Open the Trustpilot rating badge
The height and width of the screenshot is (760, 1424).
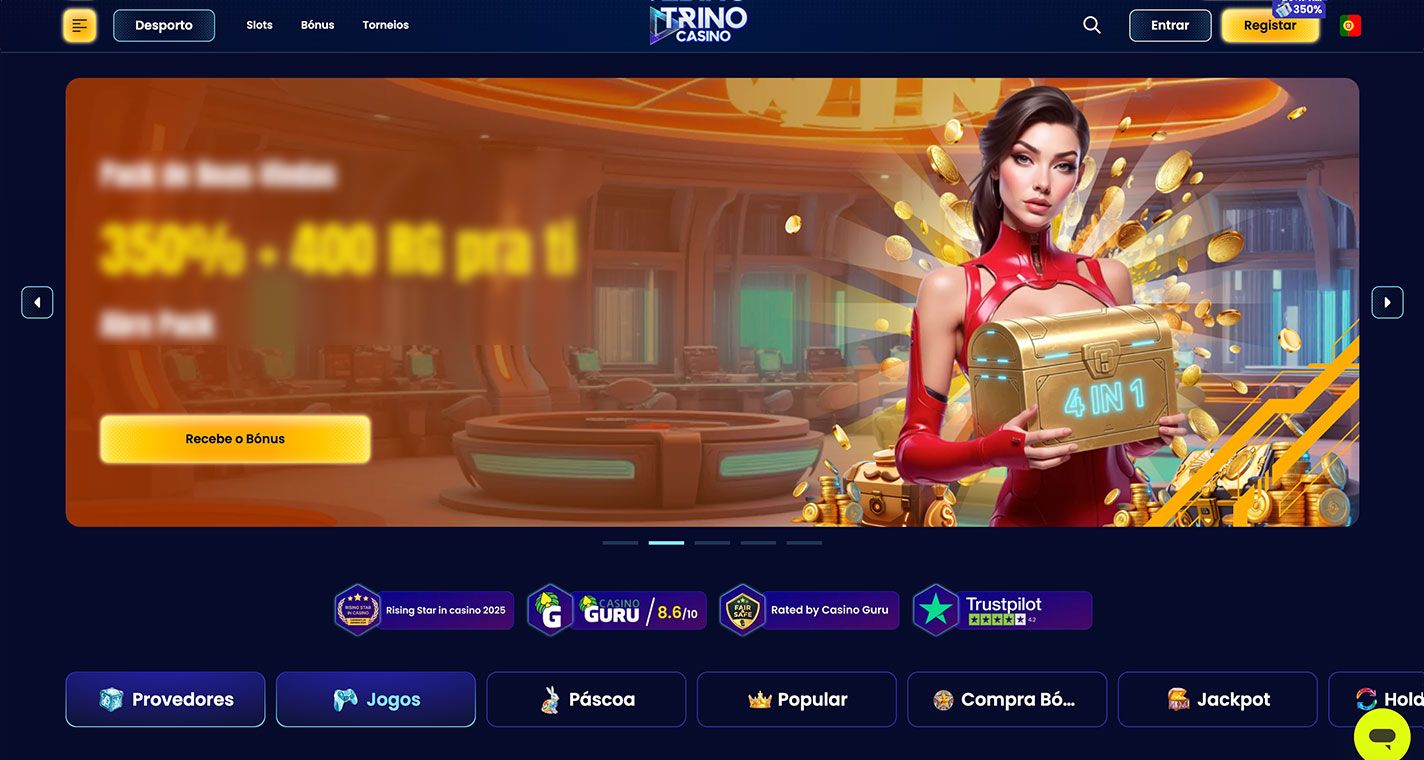1002,610
